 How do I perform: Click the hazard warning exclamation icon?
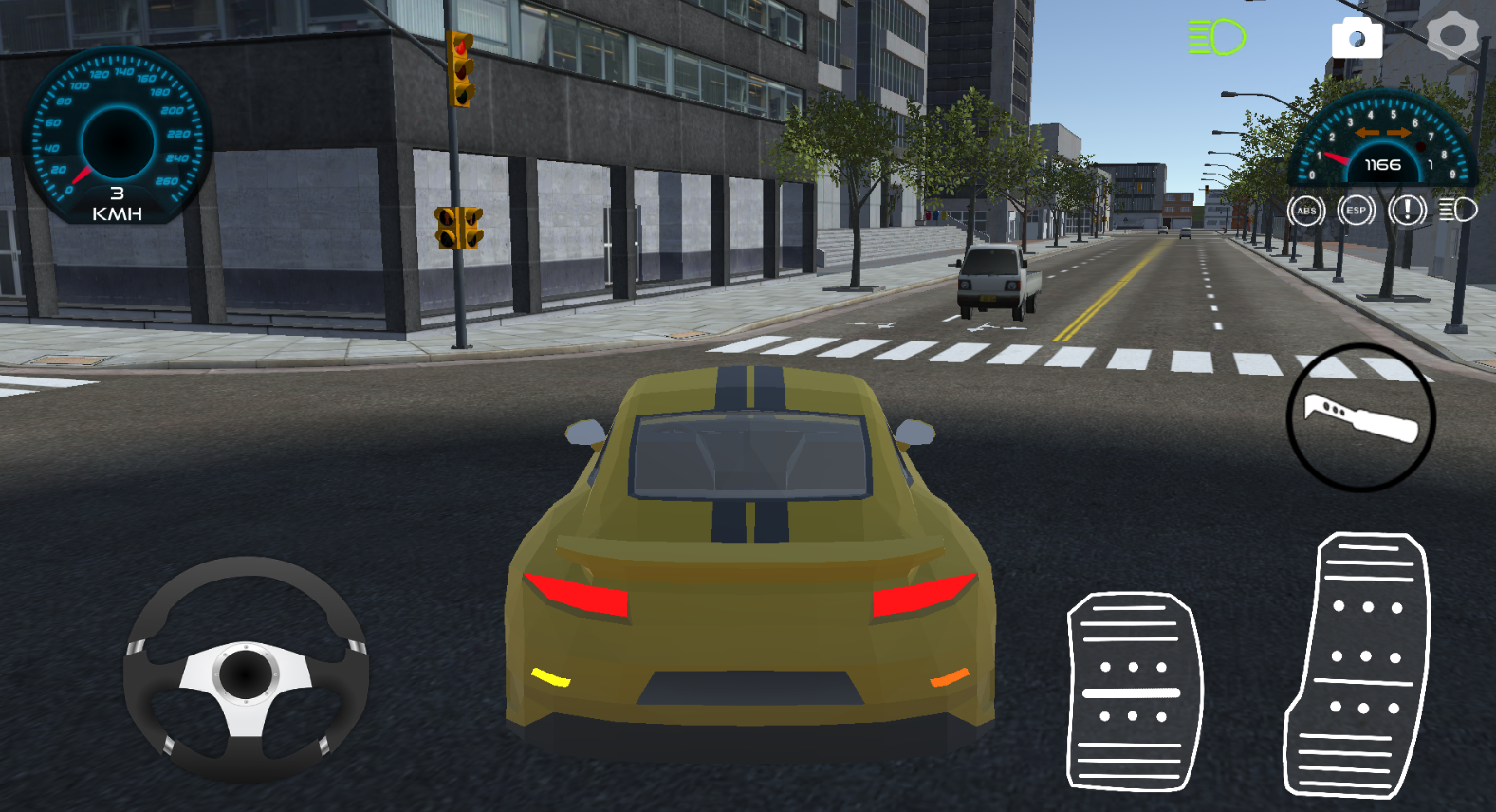point(1406,211)
